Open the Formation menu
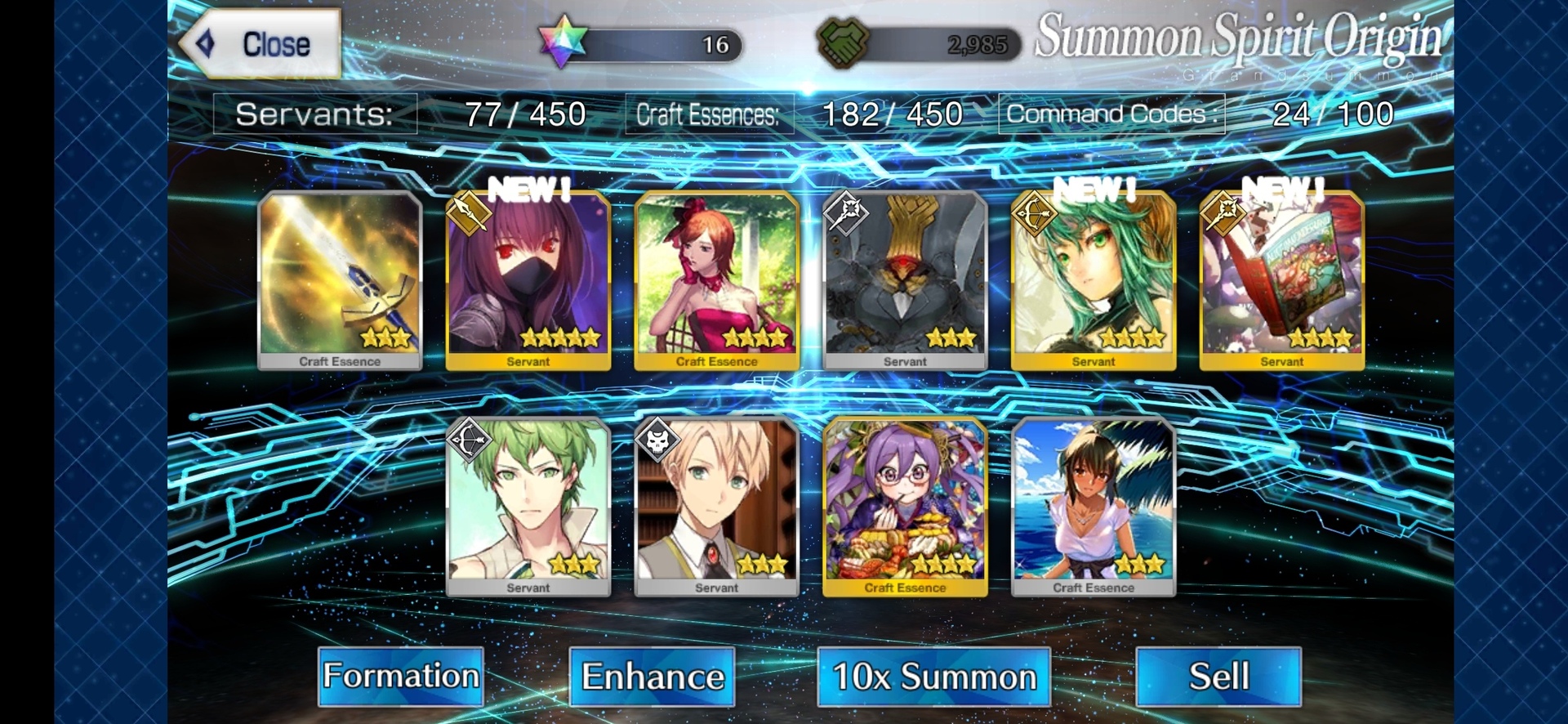1568x724 pixels. coord(400,677)
